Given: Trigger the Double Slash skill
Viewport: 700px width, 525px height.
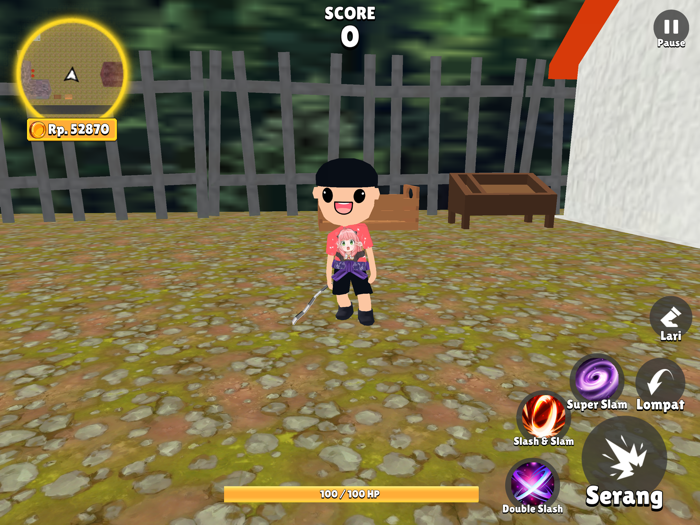Looking at the screenshot, I should (x=532, y=483).
